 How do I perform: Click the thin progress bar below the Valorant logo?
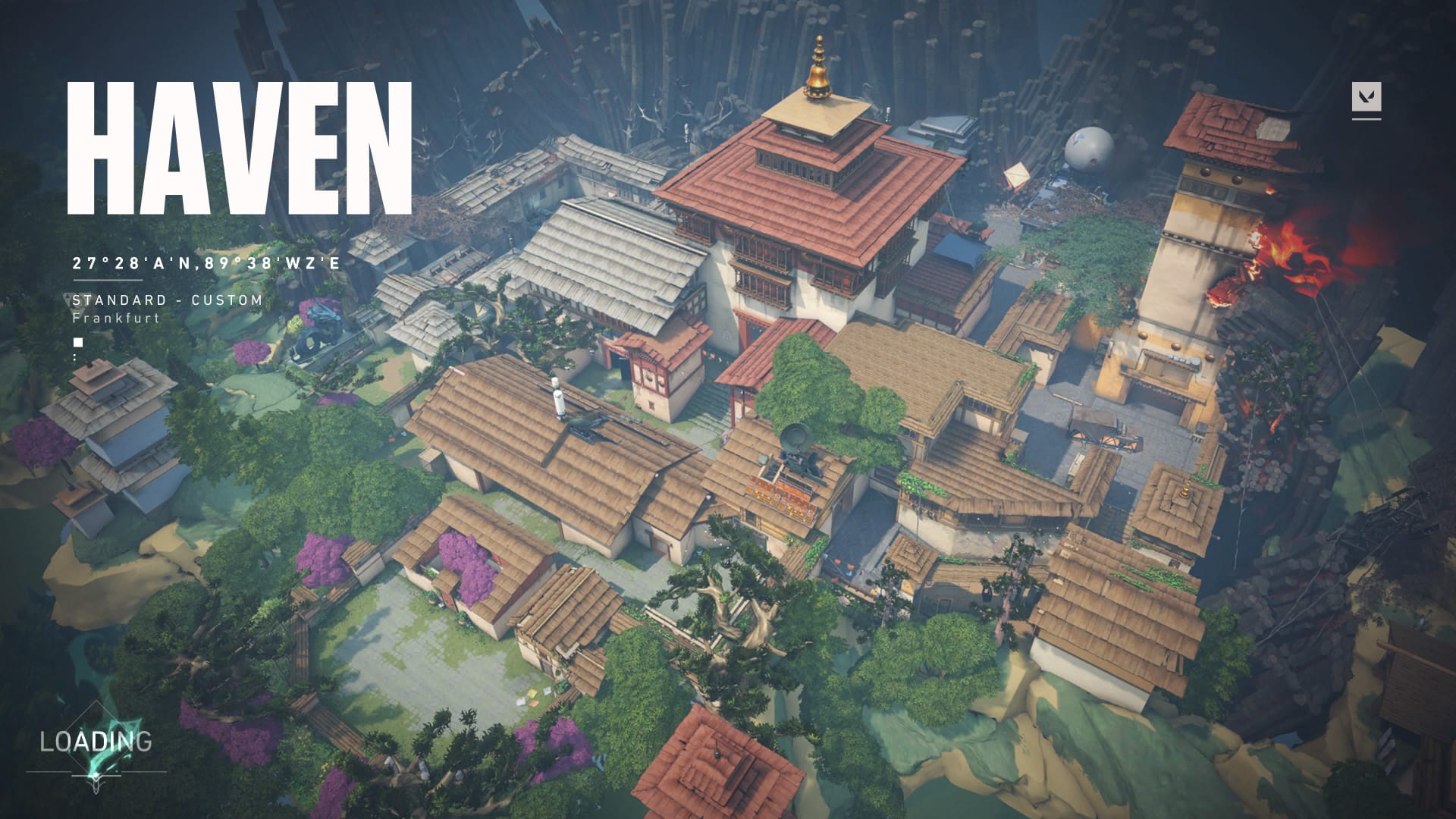pos(1366,120)
